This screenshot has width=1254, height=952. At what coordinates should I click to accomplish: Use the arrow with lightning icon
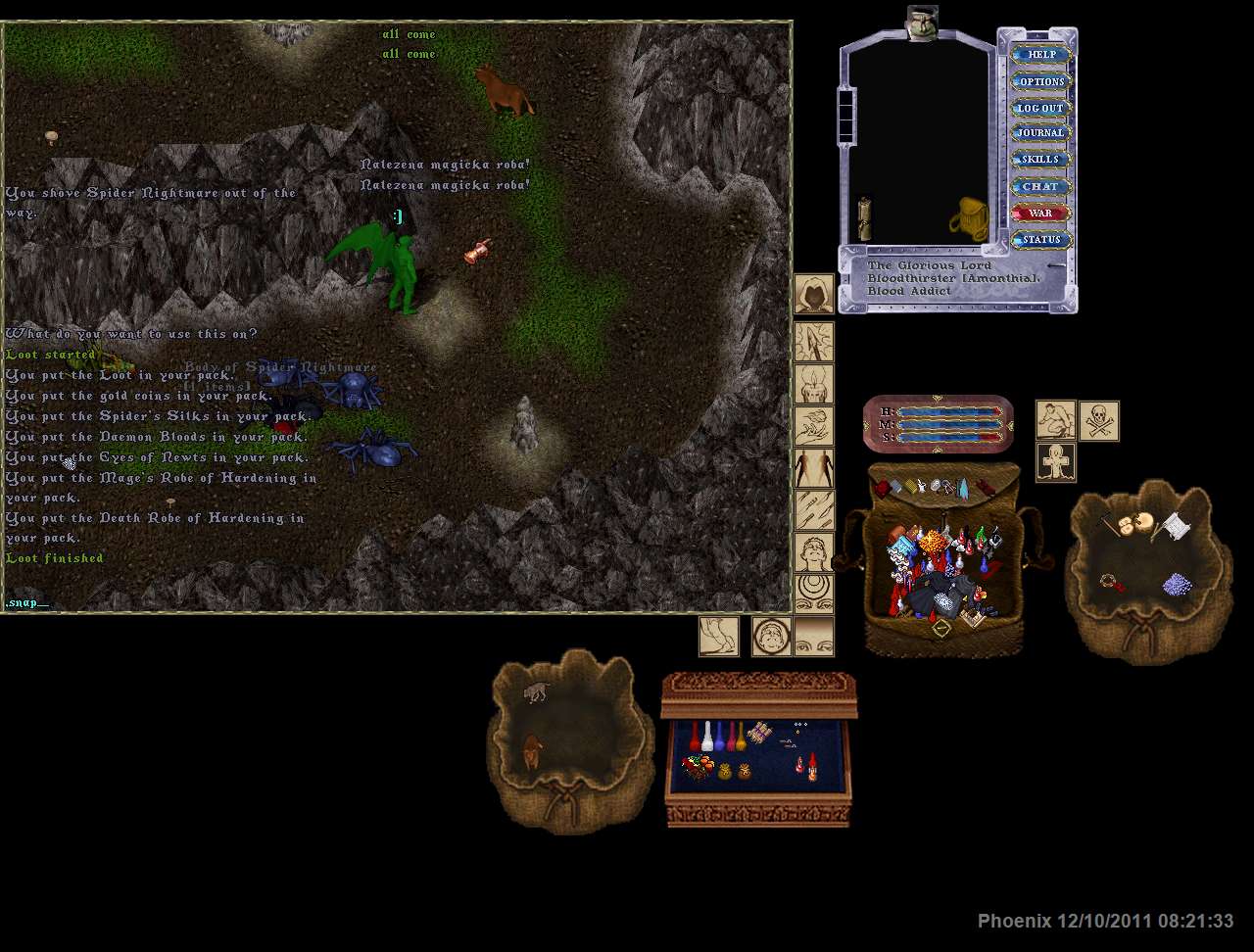coord(813,342)
